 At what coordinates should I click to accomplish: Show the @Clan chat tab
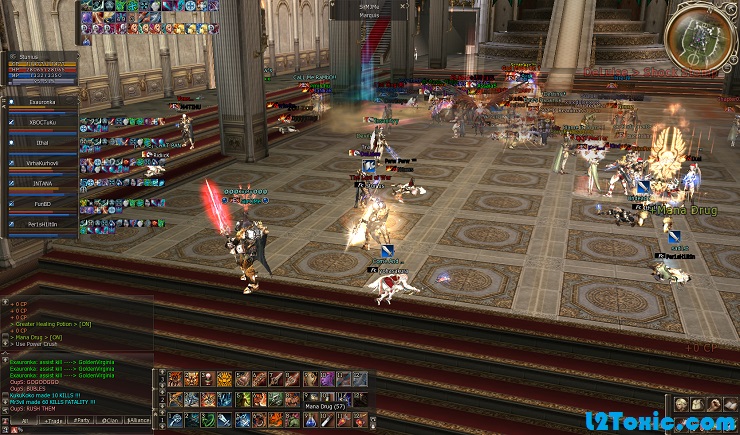111,421
